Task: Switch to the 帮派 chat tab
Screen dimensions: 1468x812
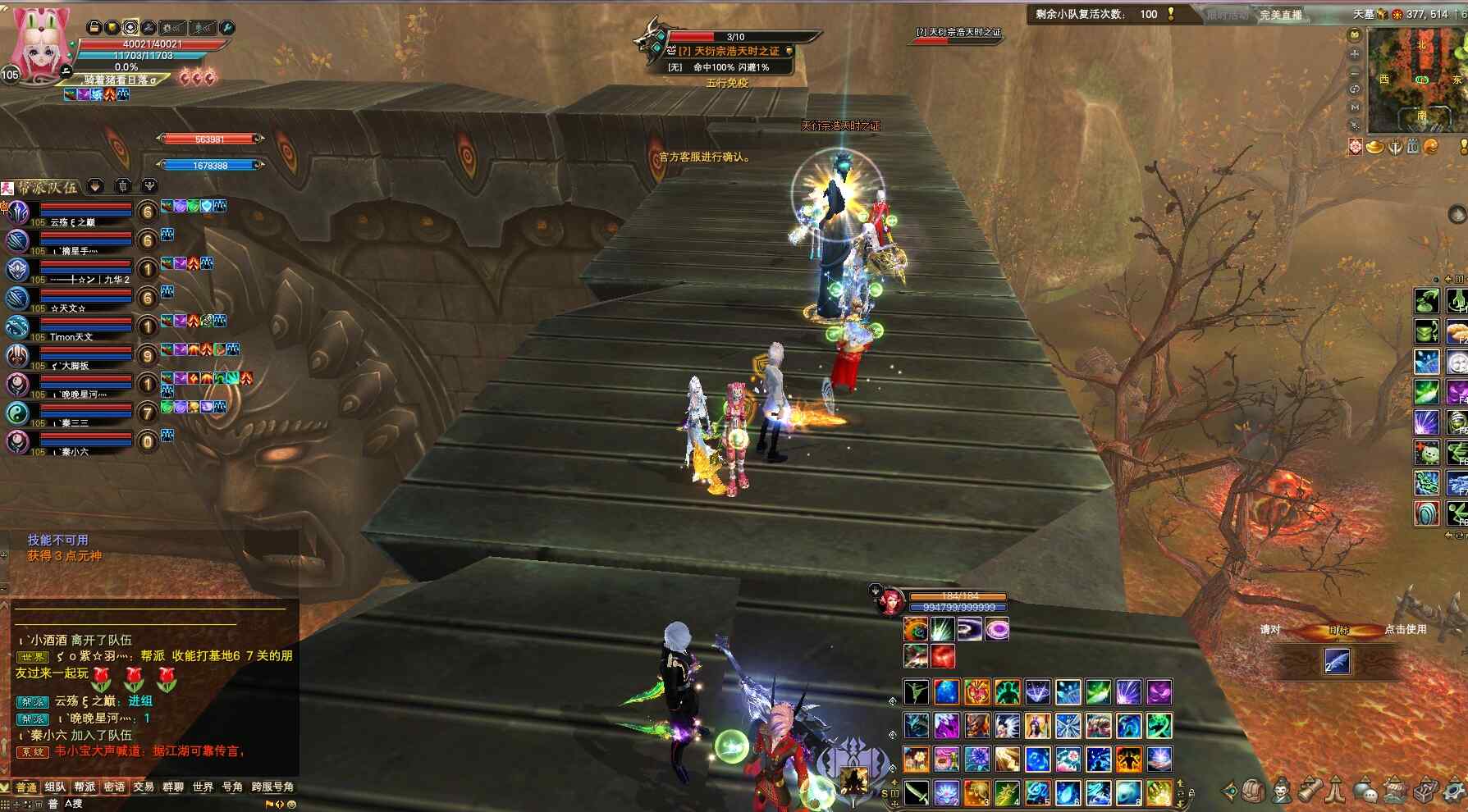Action: (85, 787)
